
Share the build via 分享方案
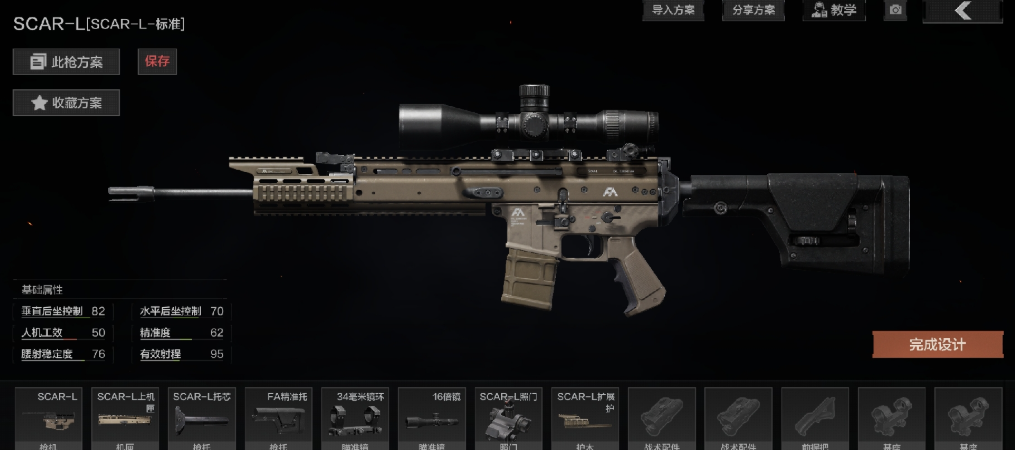point(753,10)
